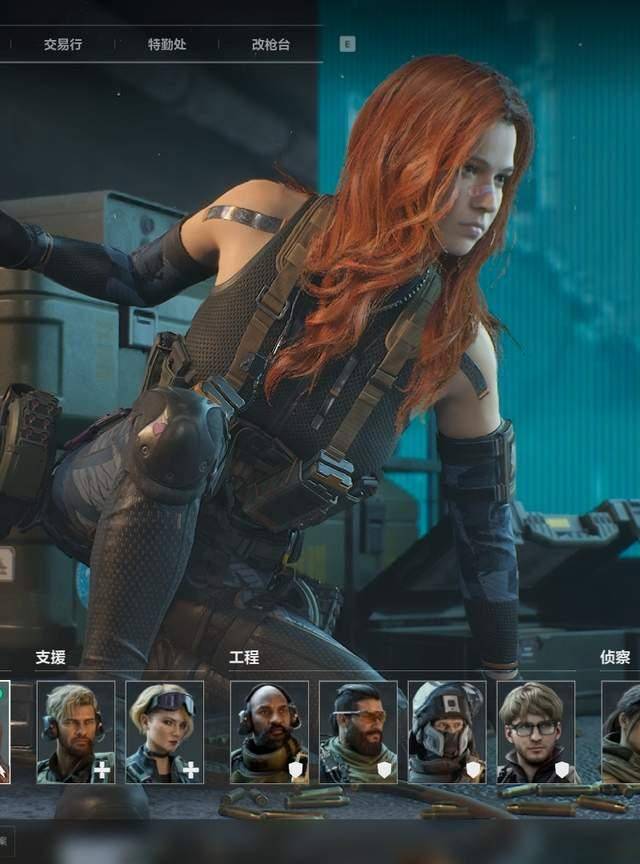640x864 pixels.
Task: Select the bearded blond support operator
Action: pyautogui.click(x=76, y=732)
